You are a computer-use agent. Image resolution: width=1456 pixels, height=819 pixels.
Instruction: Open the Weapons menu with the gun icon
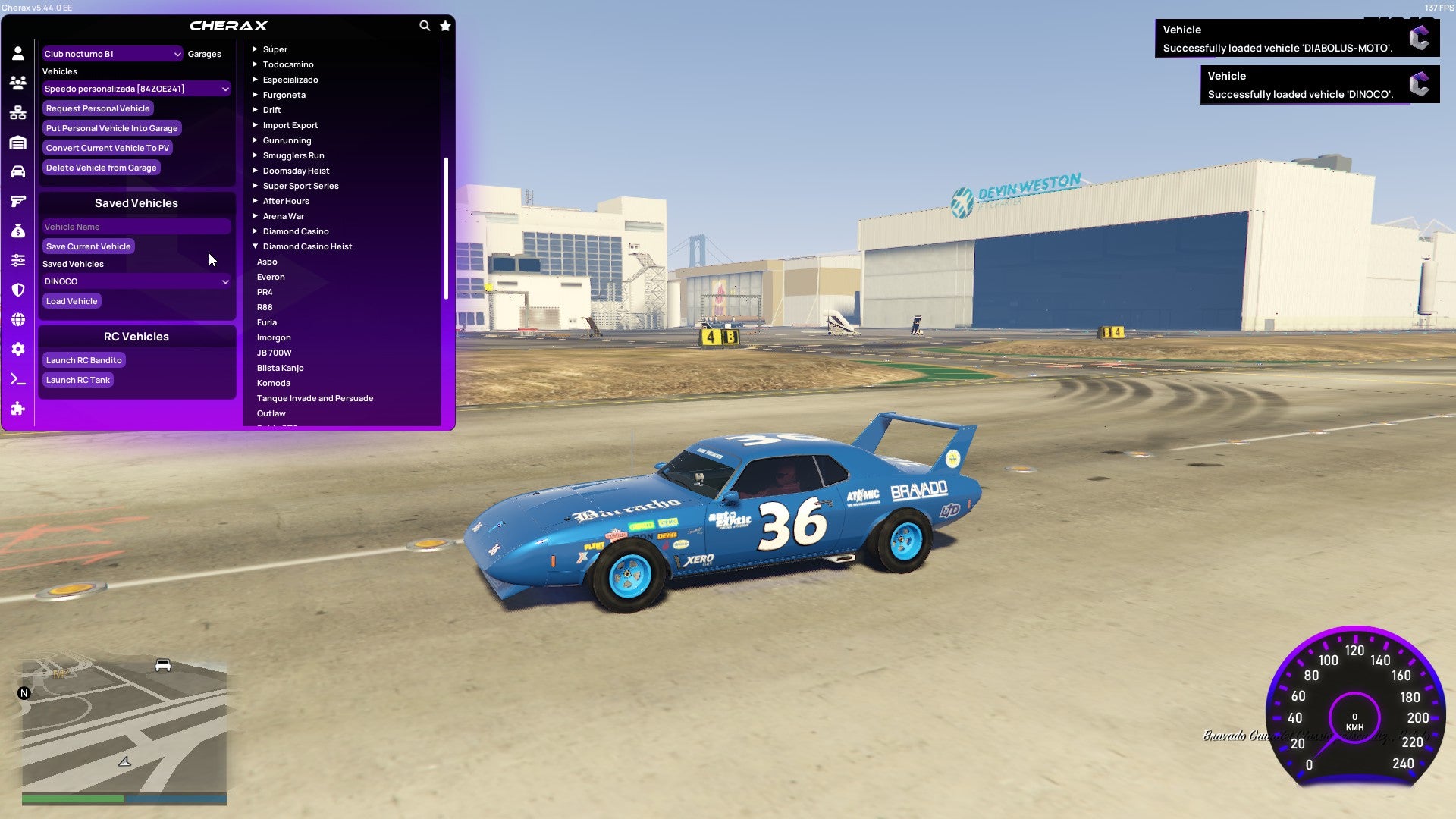click(x=17, y=201)
